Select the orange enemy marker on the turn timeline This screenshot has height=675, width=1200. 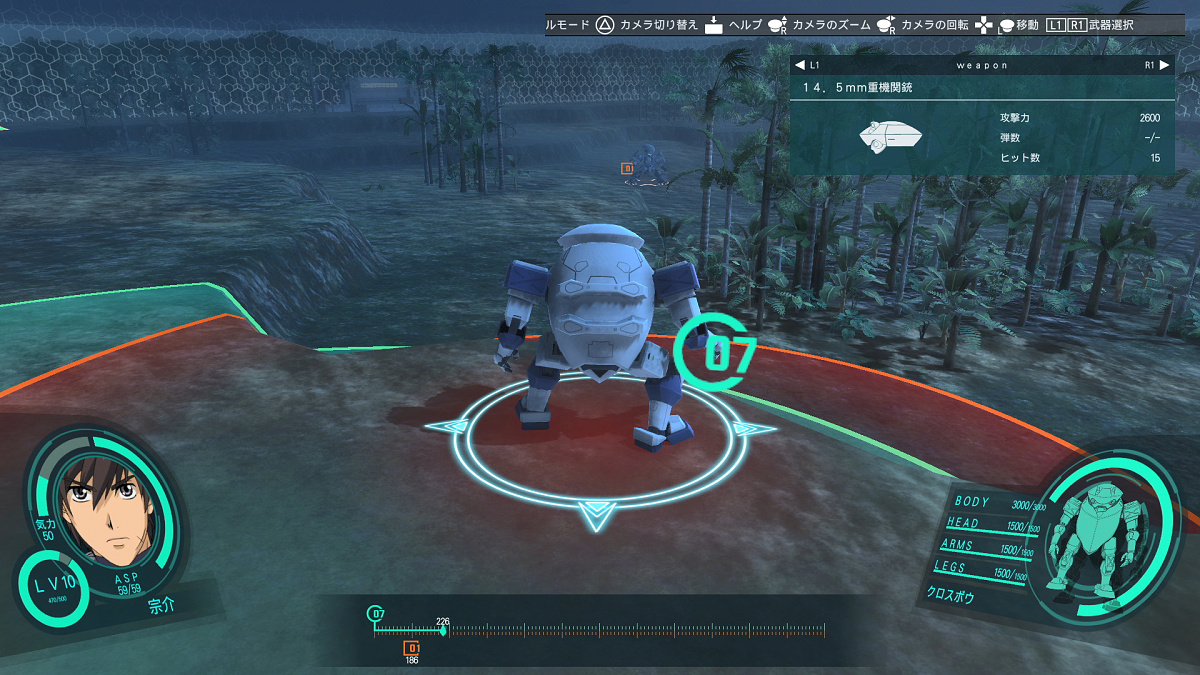pyautogui.click(x=411, y=648)
